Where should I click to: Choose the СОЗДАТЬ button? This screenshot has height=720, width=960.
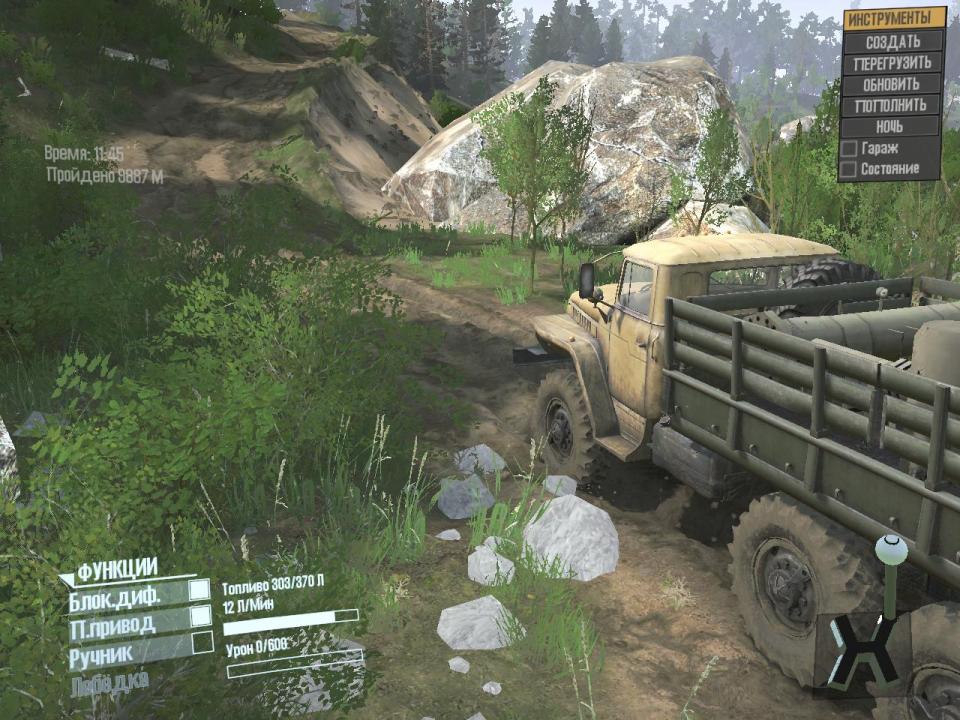(893, 41)
